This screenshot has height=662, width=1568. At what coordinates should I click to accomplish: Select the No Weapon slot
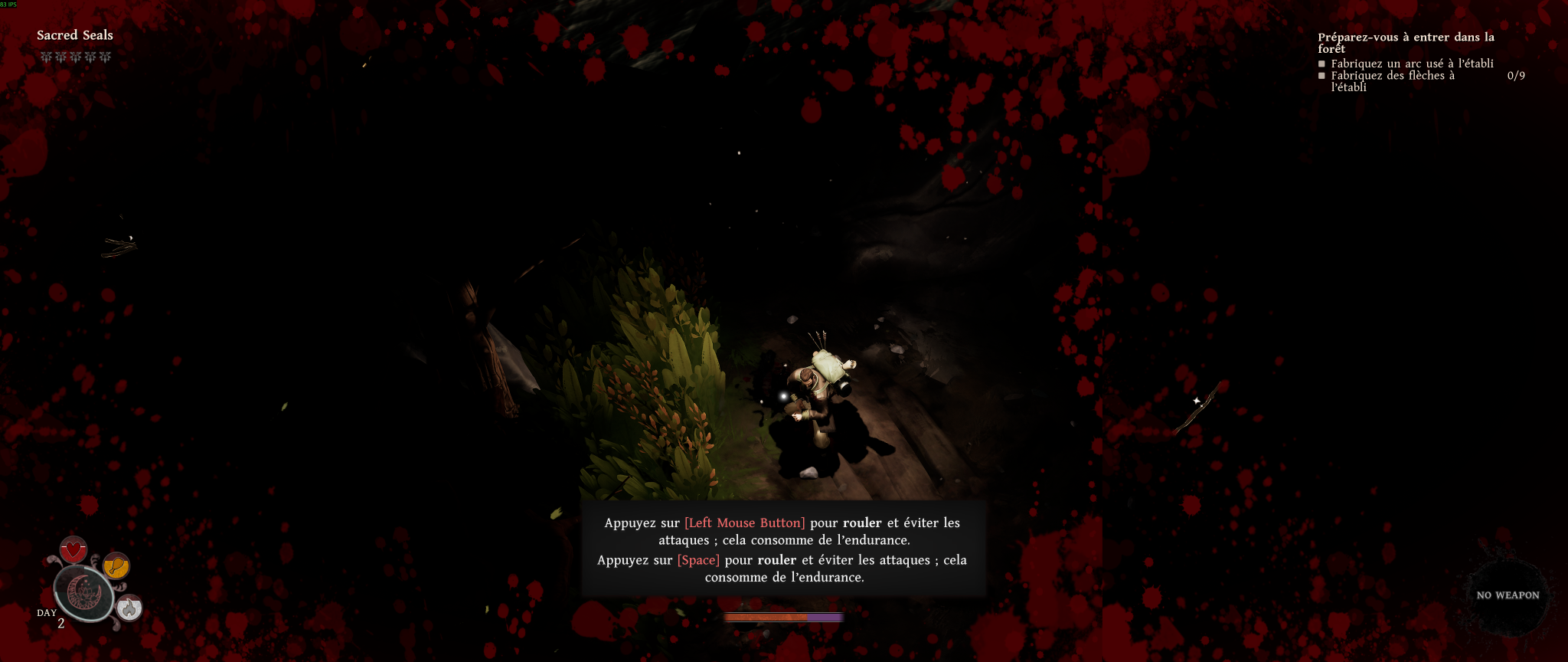click(1507, 595)
